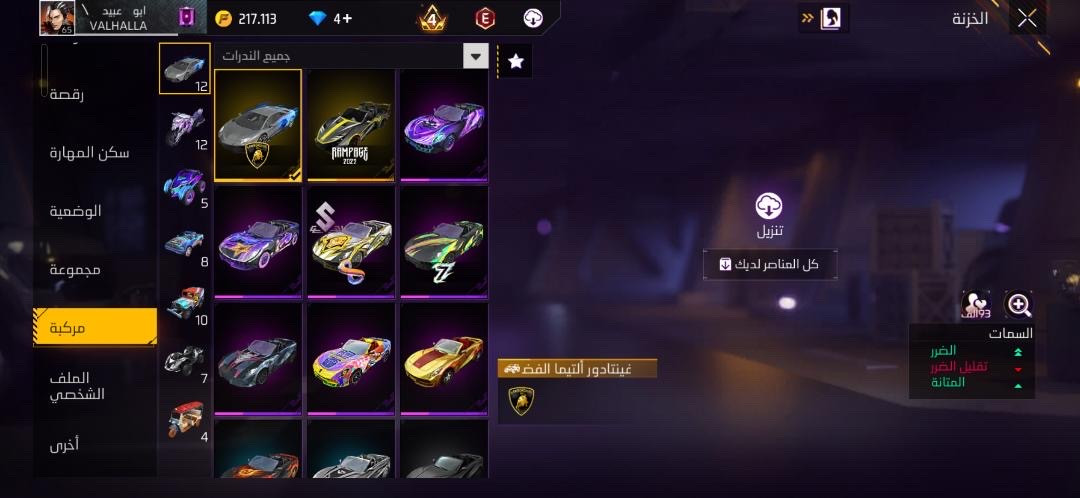The height and width of the screenshot is (498, 1080).
Task: Select the blue monster truck vehicle type
Action: point(184,187)
